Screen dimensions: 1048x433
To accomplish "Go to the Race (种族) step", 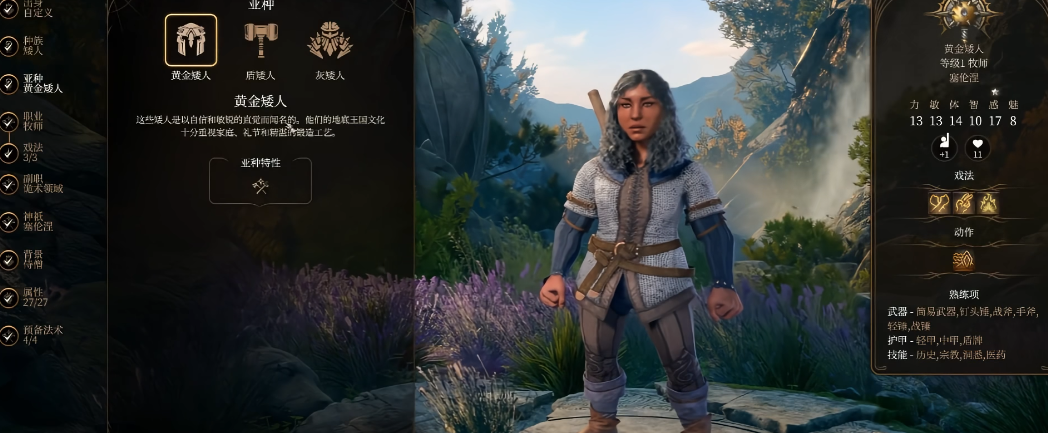I will [x=32, y=46].
